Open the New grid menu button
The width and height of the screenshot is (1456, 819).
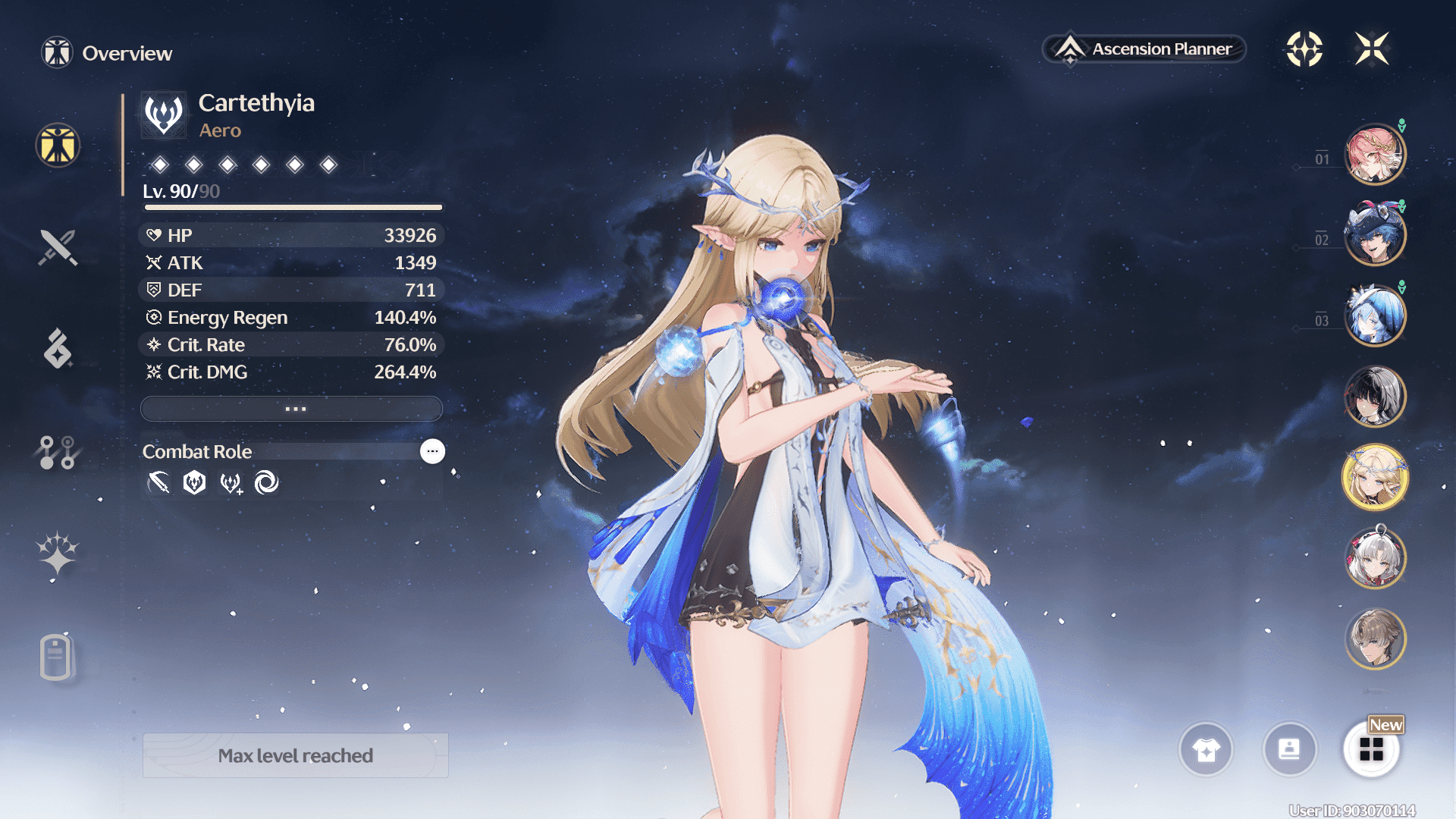(x=1371, y=749)
